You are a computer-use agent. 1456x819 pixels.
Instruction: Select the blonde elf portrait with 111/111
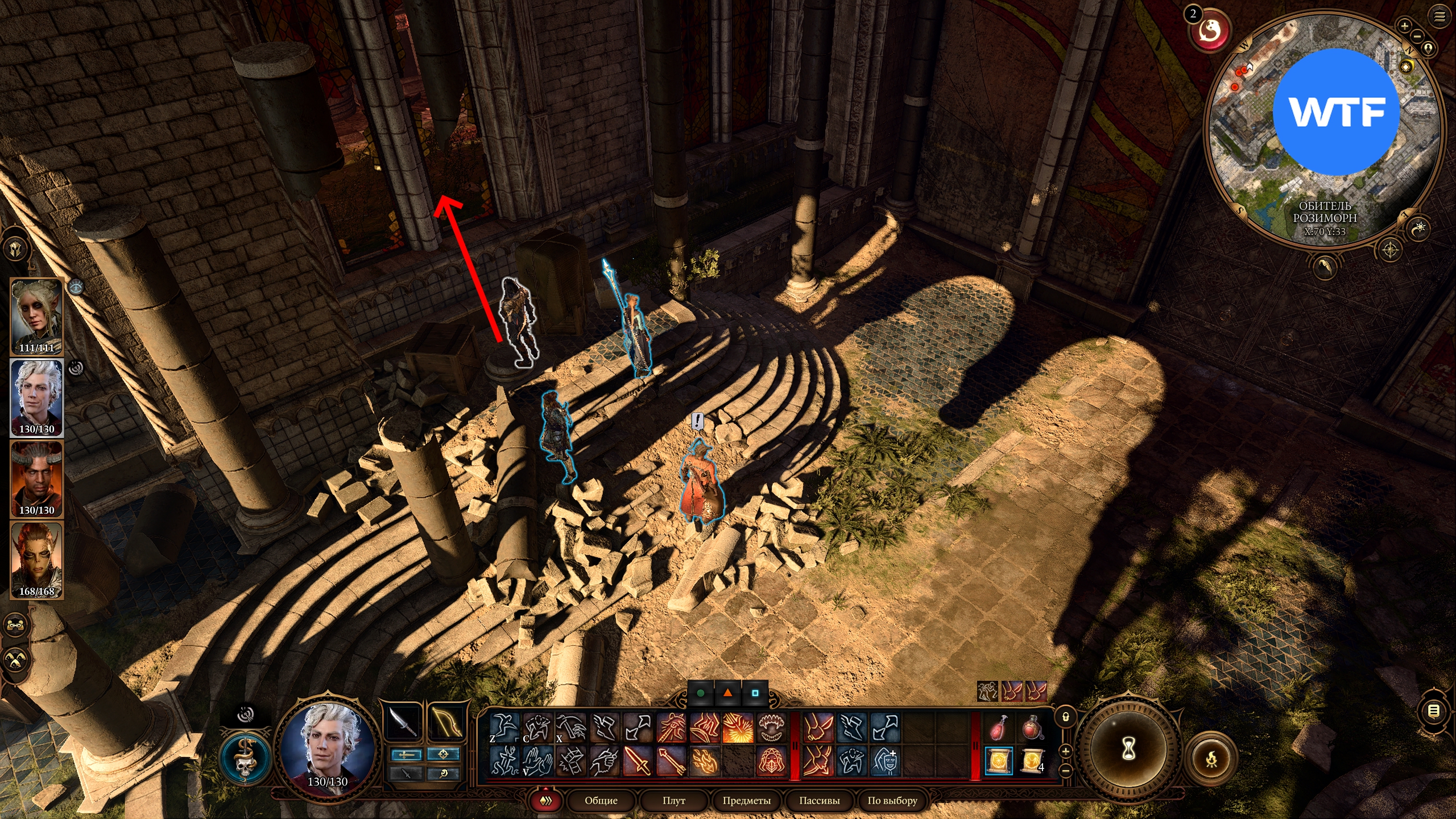click(36, 316)
